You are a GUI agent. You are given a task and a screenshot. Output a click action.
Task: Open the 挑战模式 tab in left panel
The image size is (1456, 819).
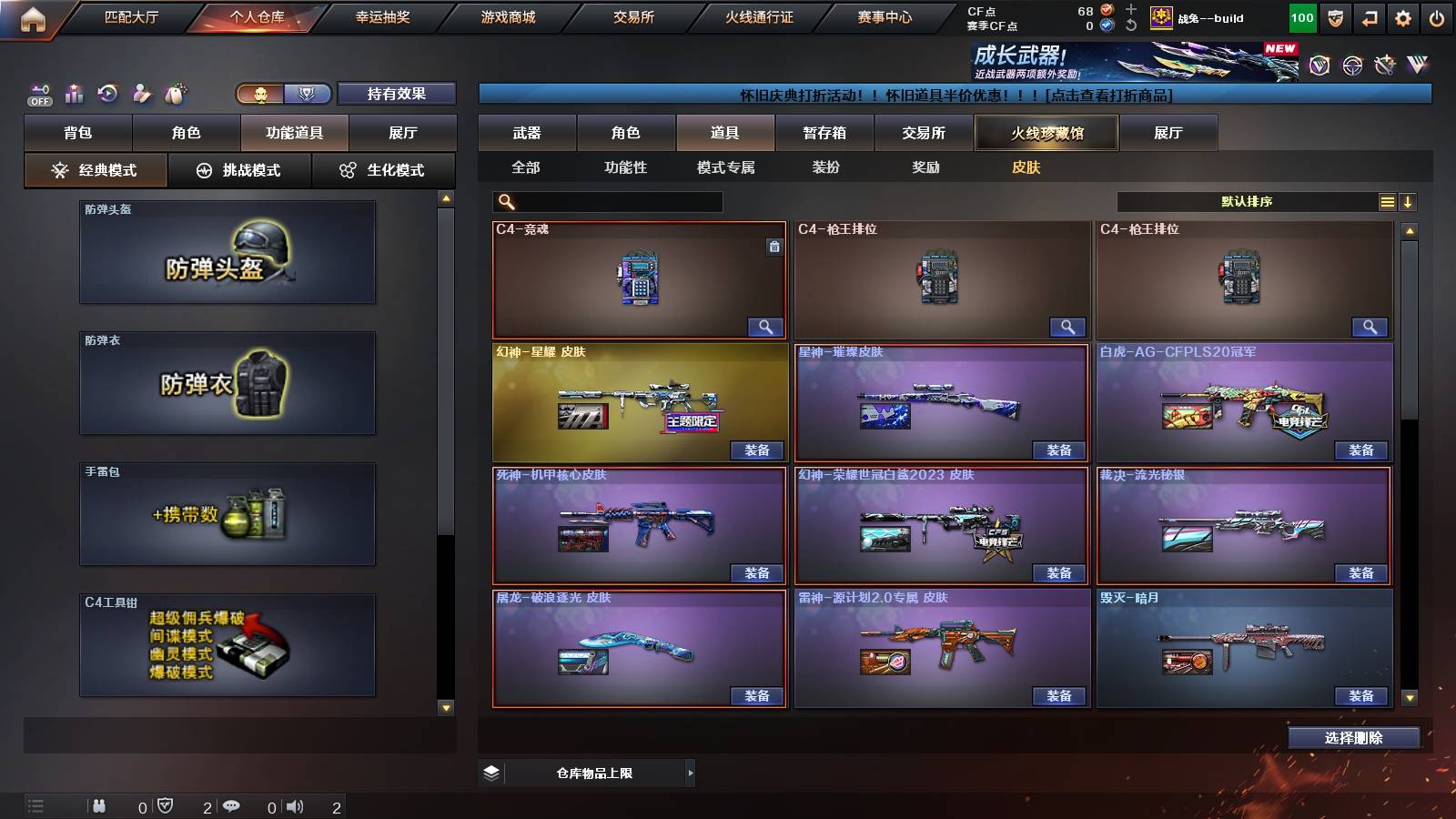(x=239, y=169)
